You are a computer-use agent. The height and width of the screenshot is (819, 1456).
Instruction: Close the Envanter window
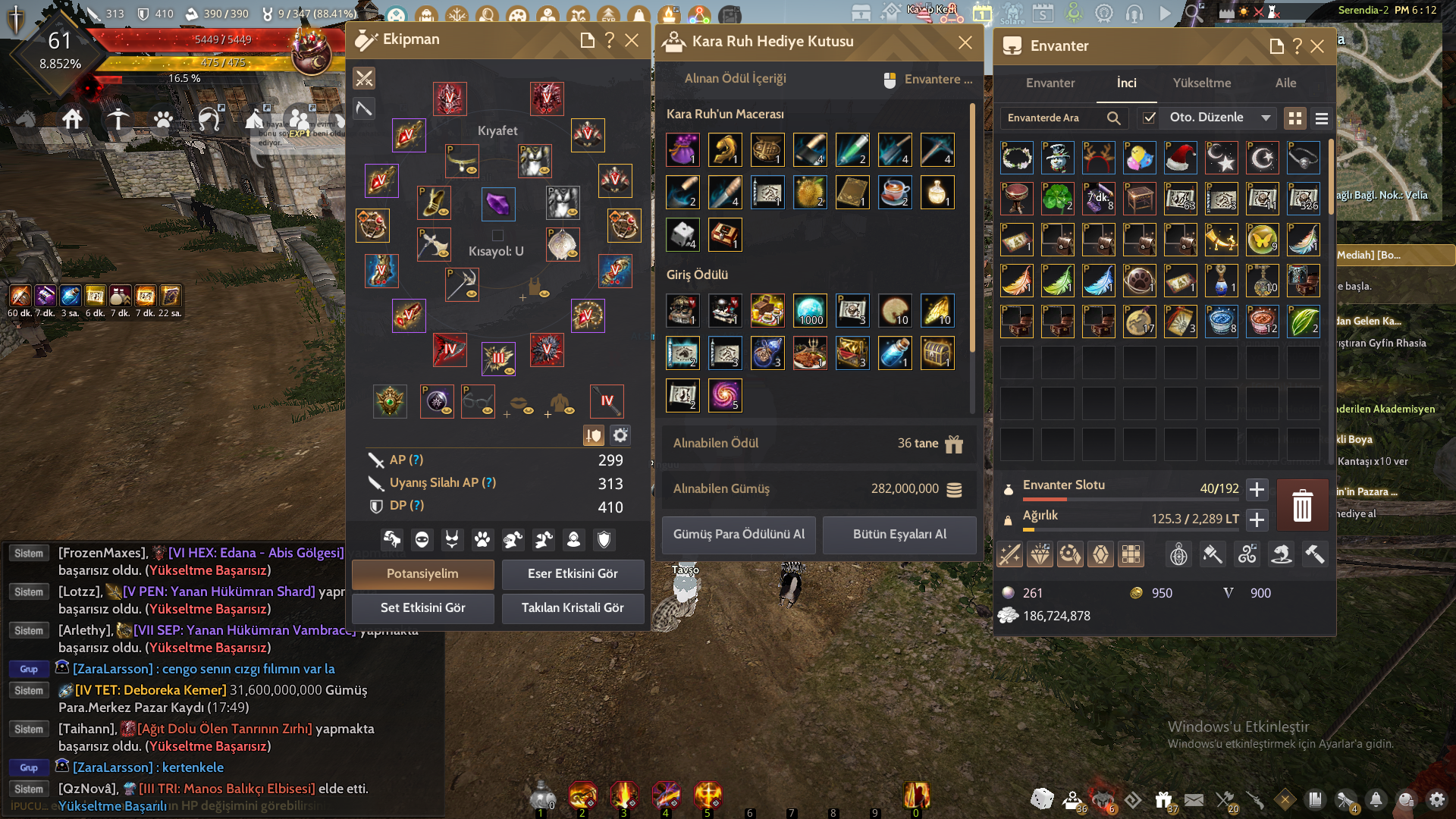[1318, 46]
